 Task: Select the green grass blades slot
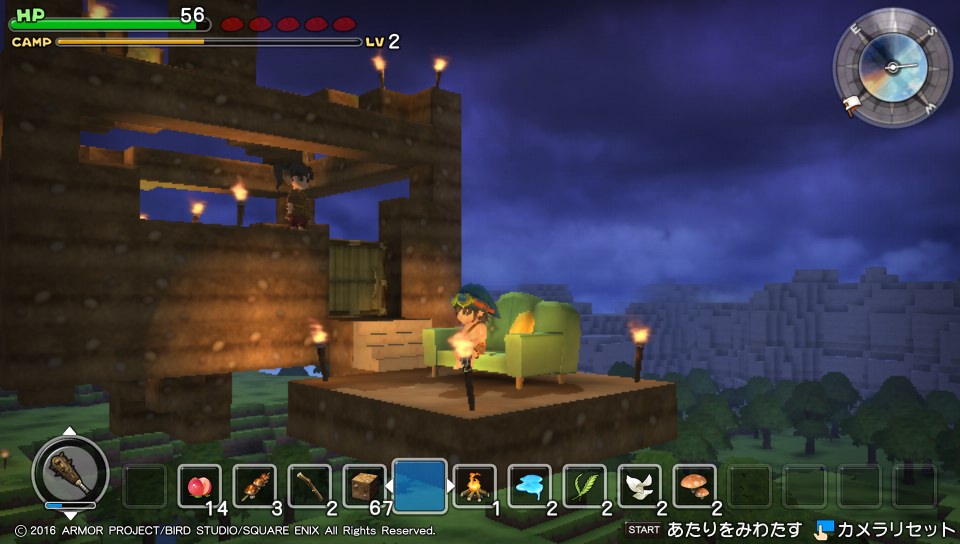[x=584, y=487]
